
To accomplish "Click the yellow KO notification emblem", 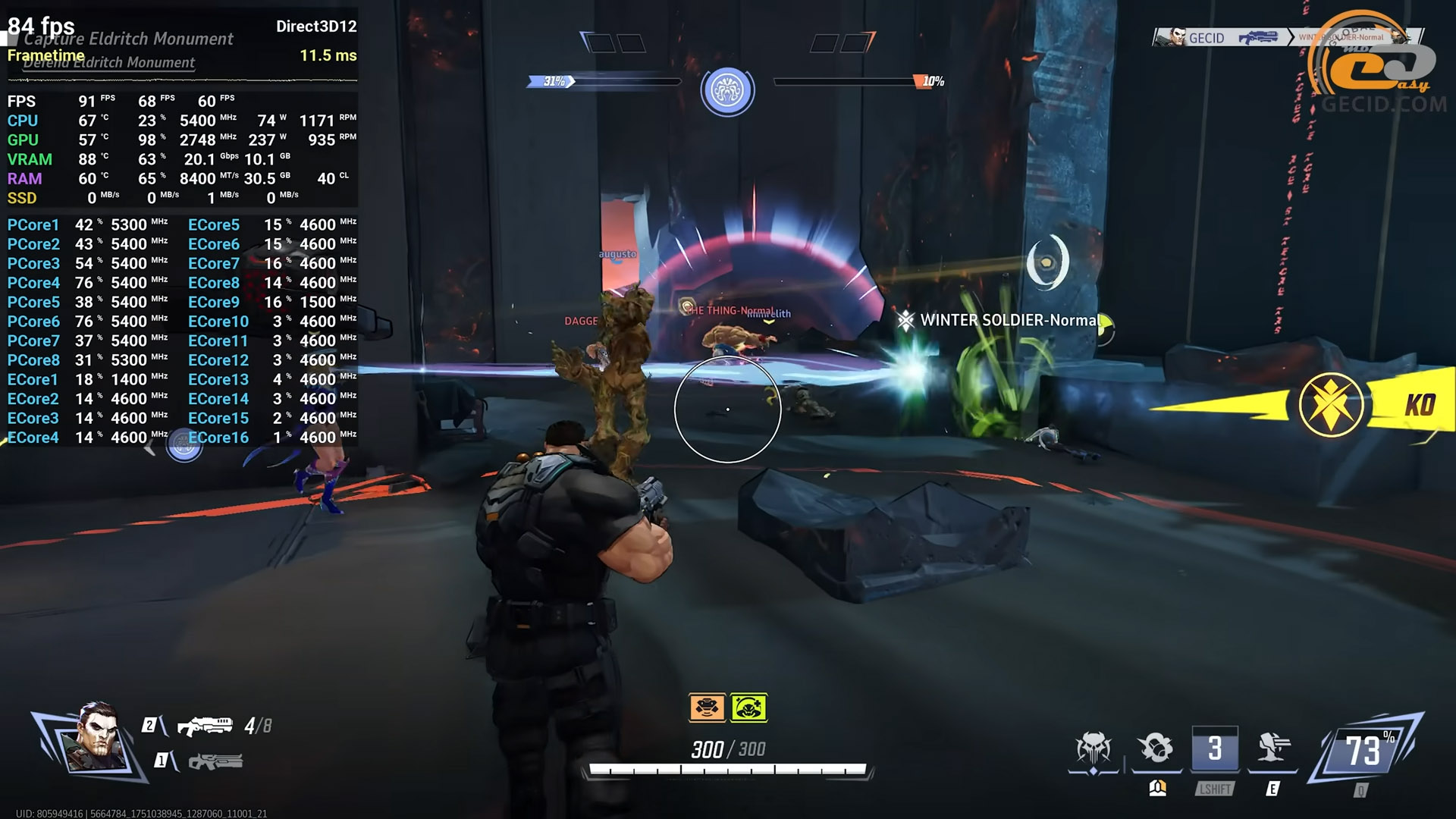I will [1331, 404].
